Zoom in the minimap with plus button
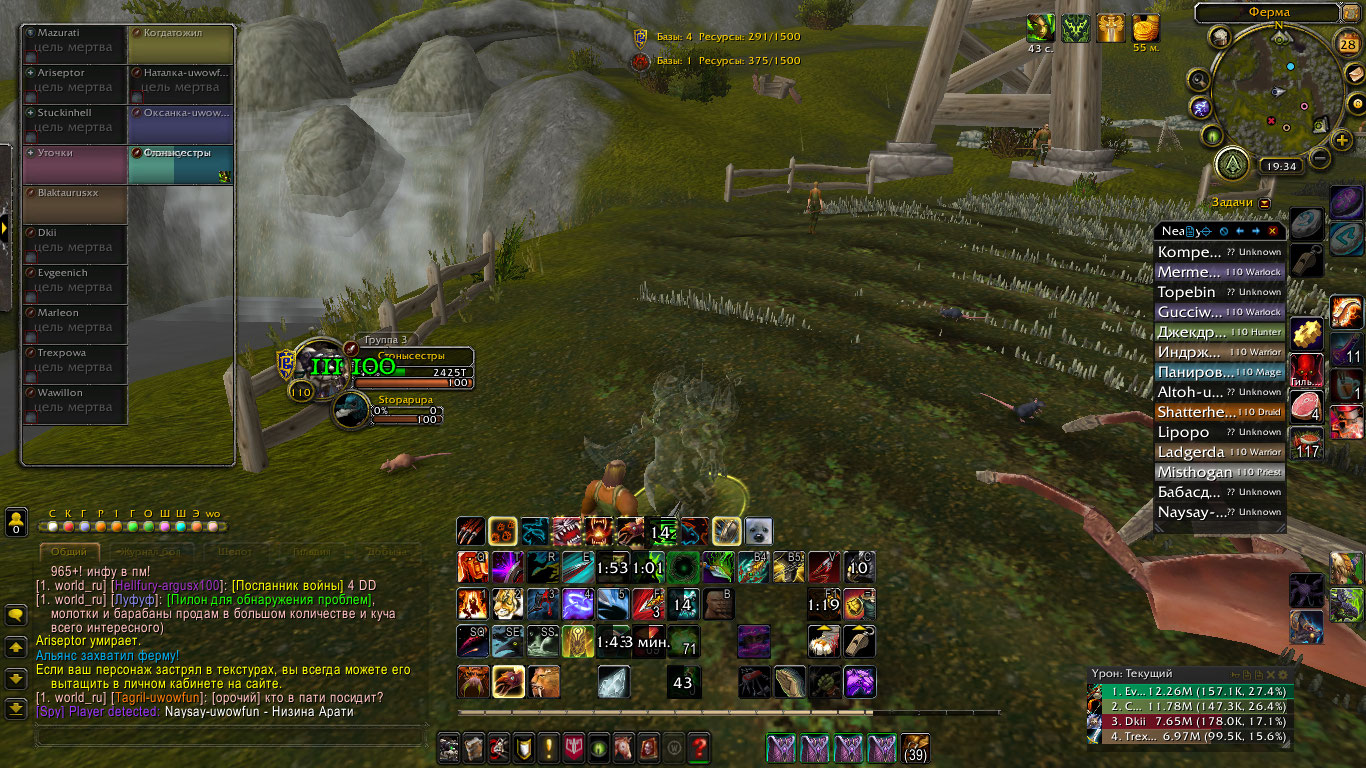This screenshot has height=768, width=1366. click(x=1342, y=141)
